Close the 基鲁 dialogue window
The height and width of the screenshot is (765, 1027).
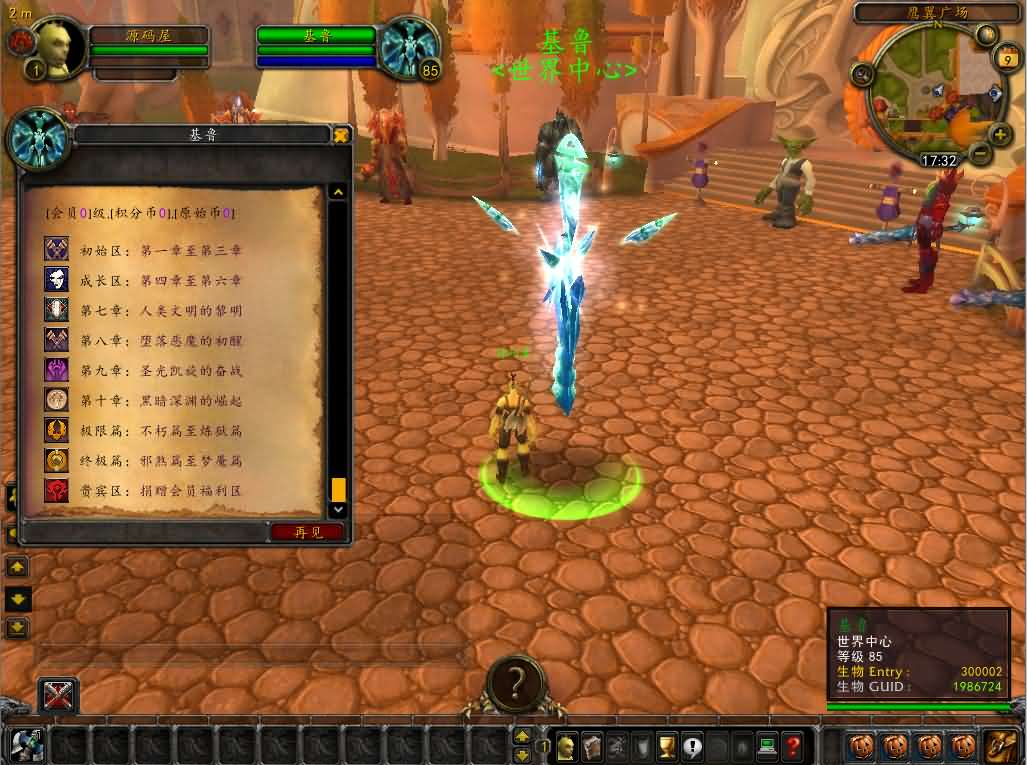click(341, 135)
